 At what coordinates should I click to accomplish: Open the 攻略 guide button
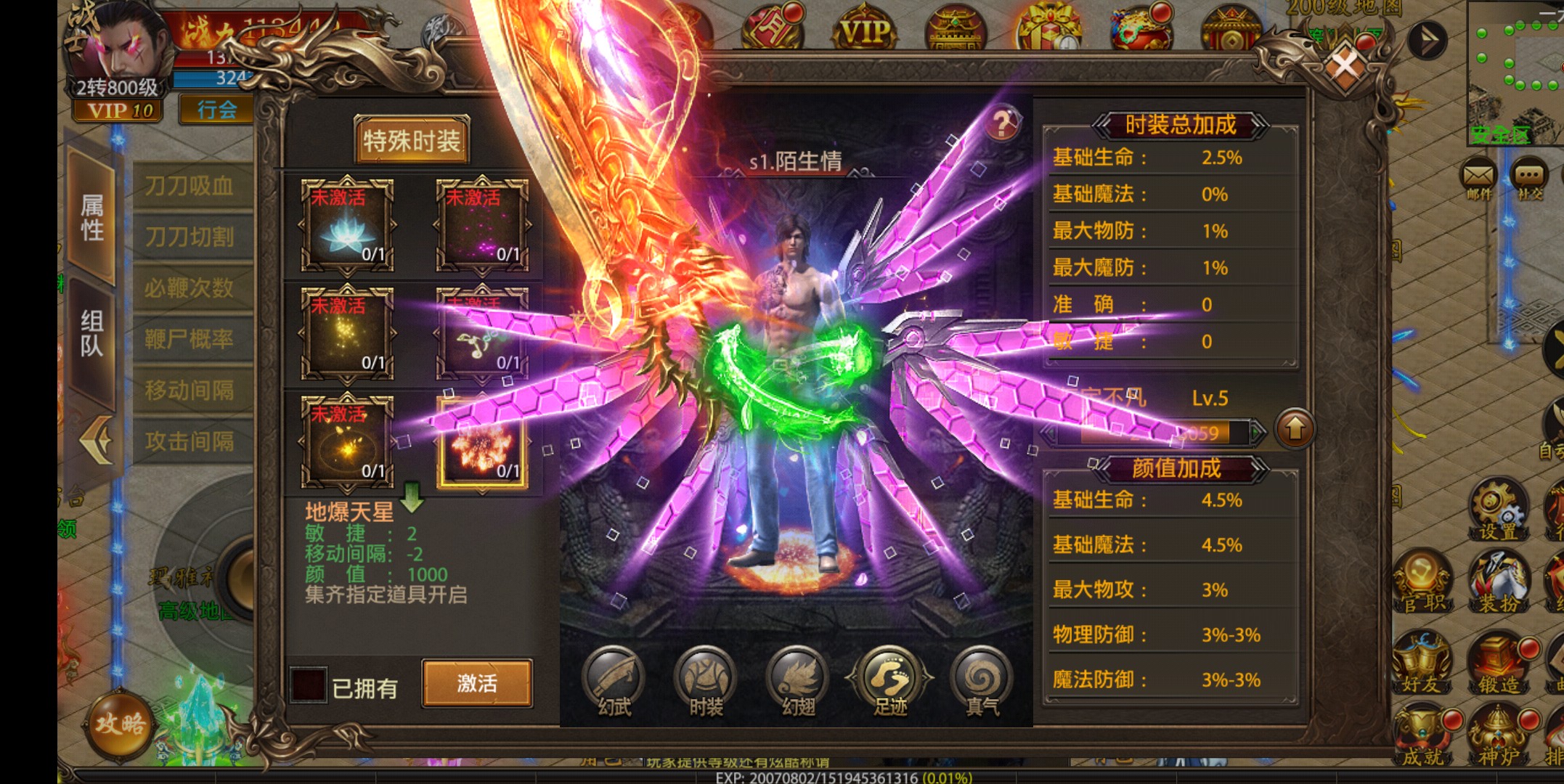click(x=121, y=724)
